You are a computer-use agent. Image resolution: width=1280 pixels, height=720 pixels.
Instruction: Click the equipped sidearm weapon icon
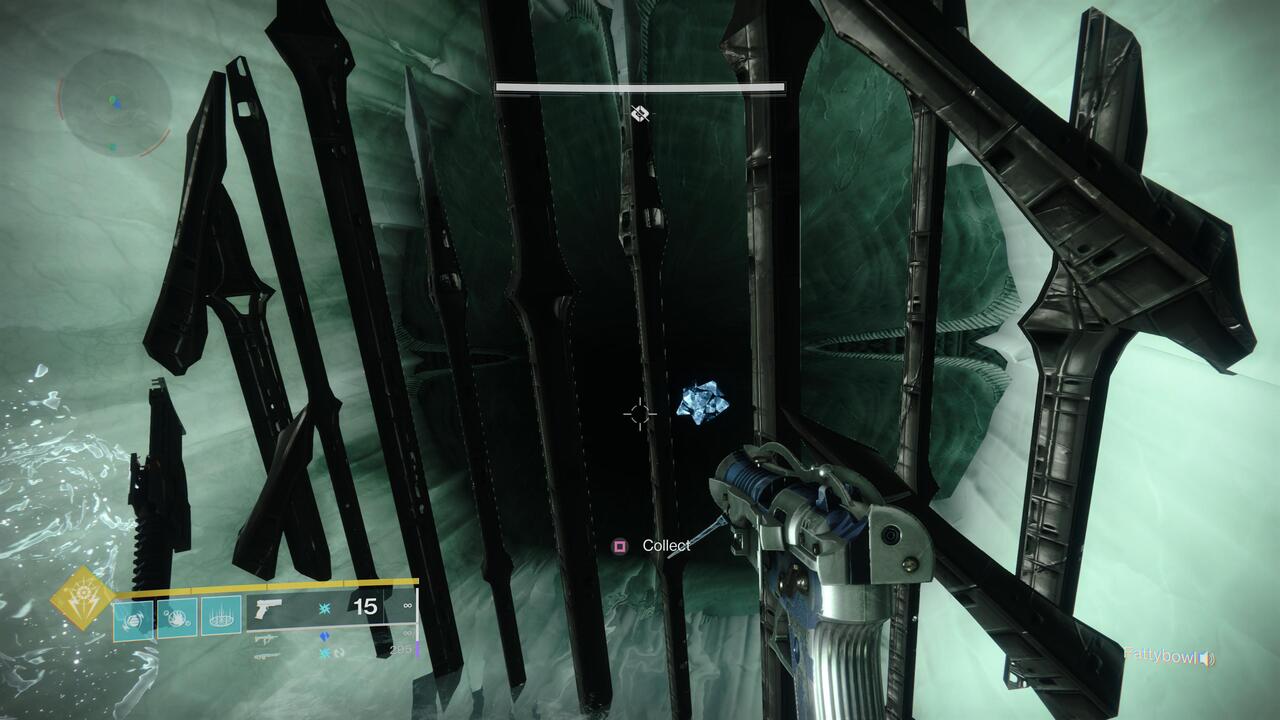(268, 608)
